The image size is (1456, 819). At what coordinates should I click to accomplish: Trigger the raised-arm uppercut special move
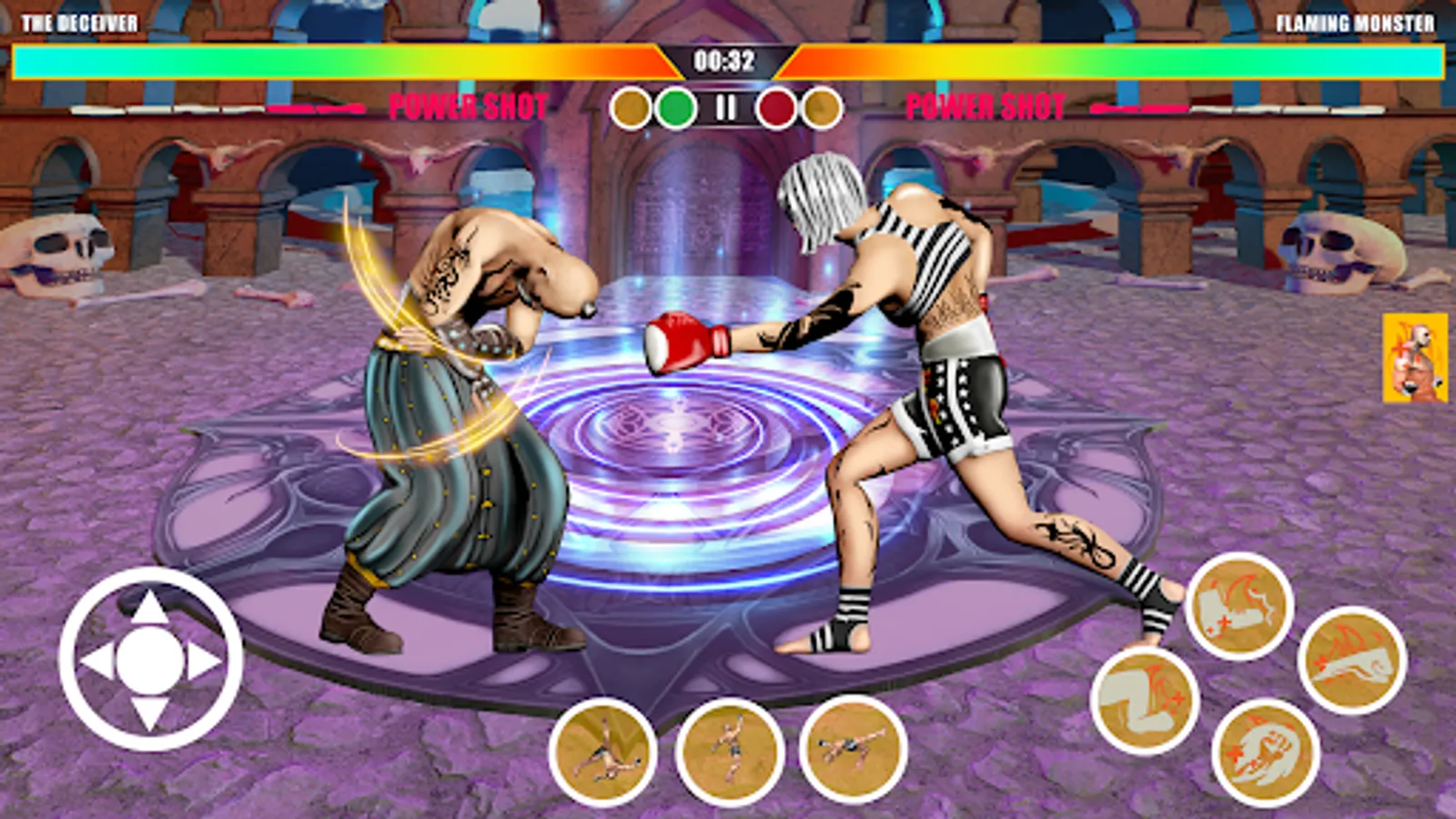729,750
